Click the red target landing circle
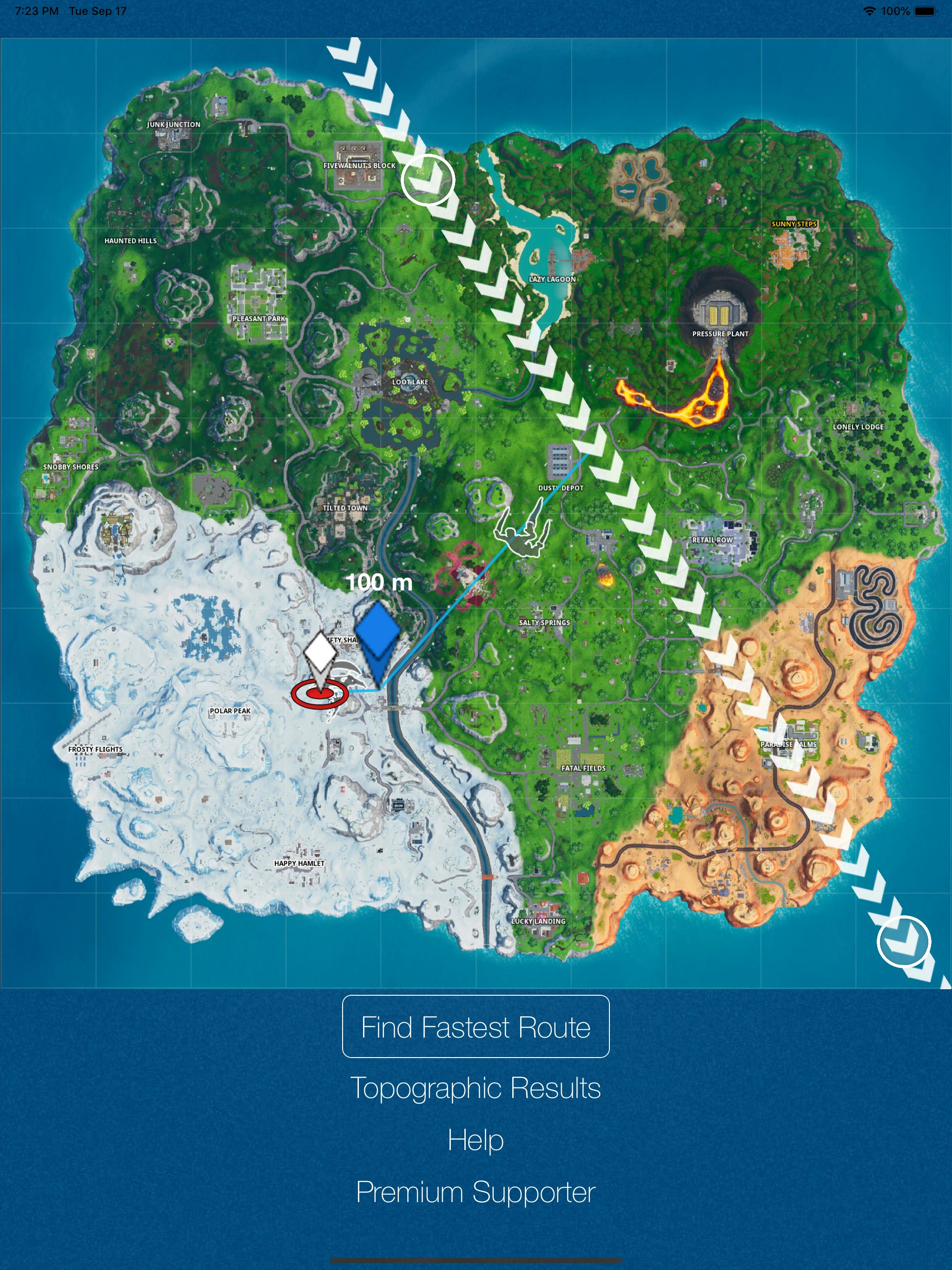952x1270 pixels. tap(319, 695)
